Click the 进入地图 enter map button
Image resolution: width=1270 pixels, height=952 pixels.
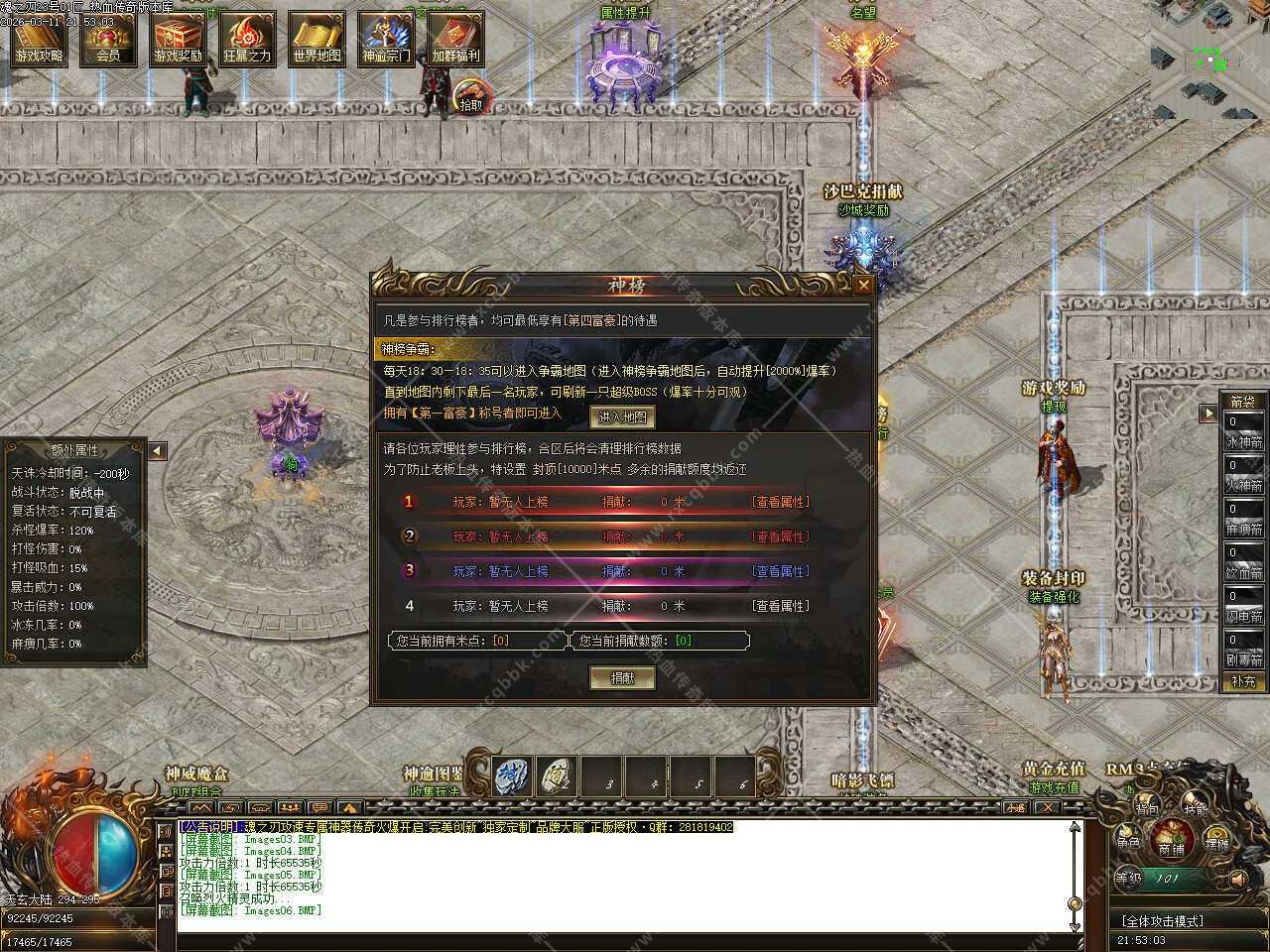click(622, 416)
